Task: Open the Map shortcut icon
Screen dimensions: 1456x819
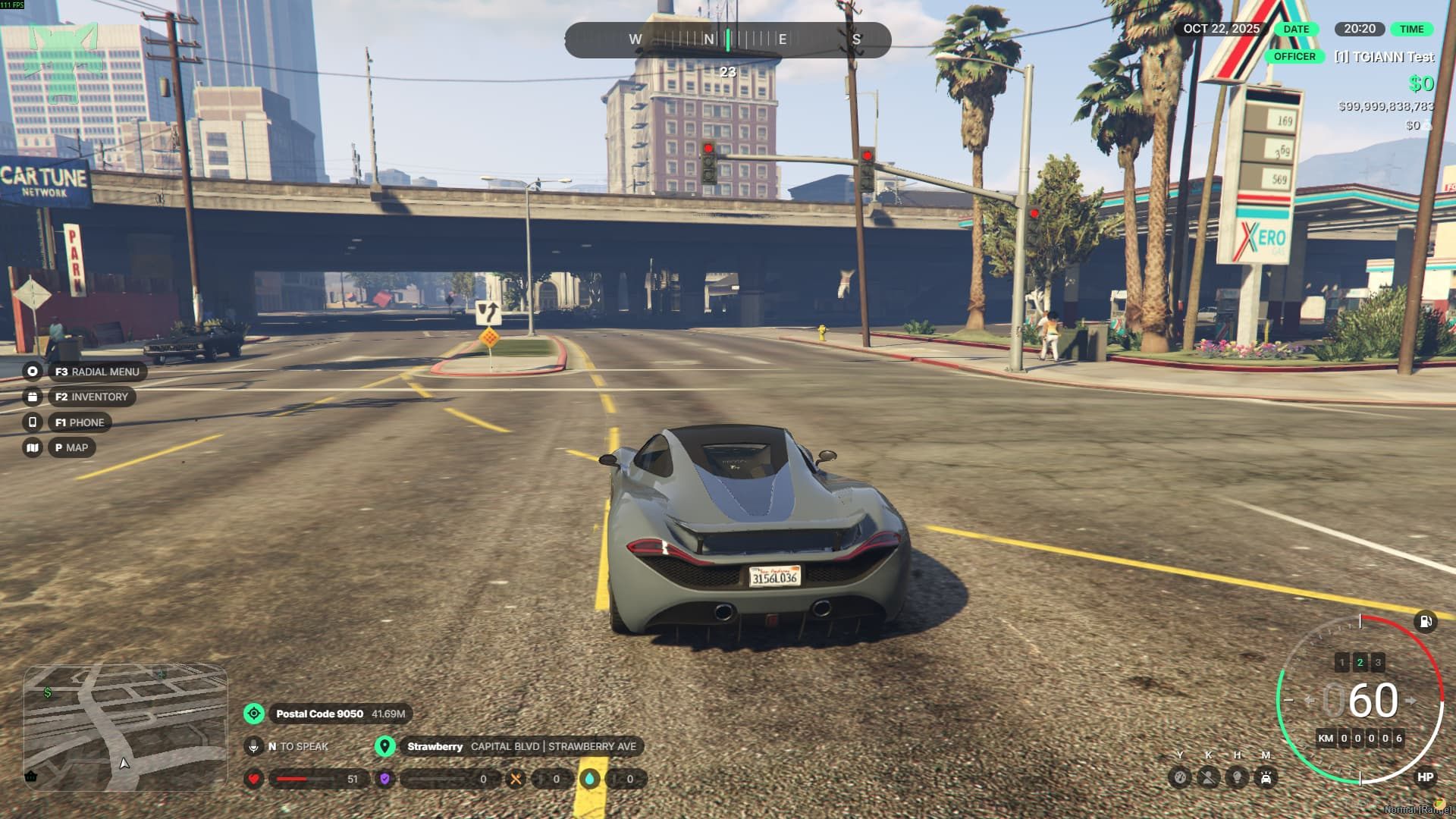Action: coord(33,447)
